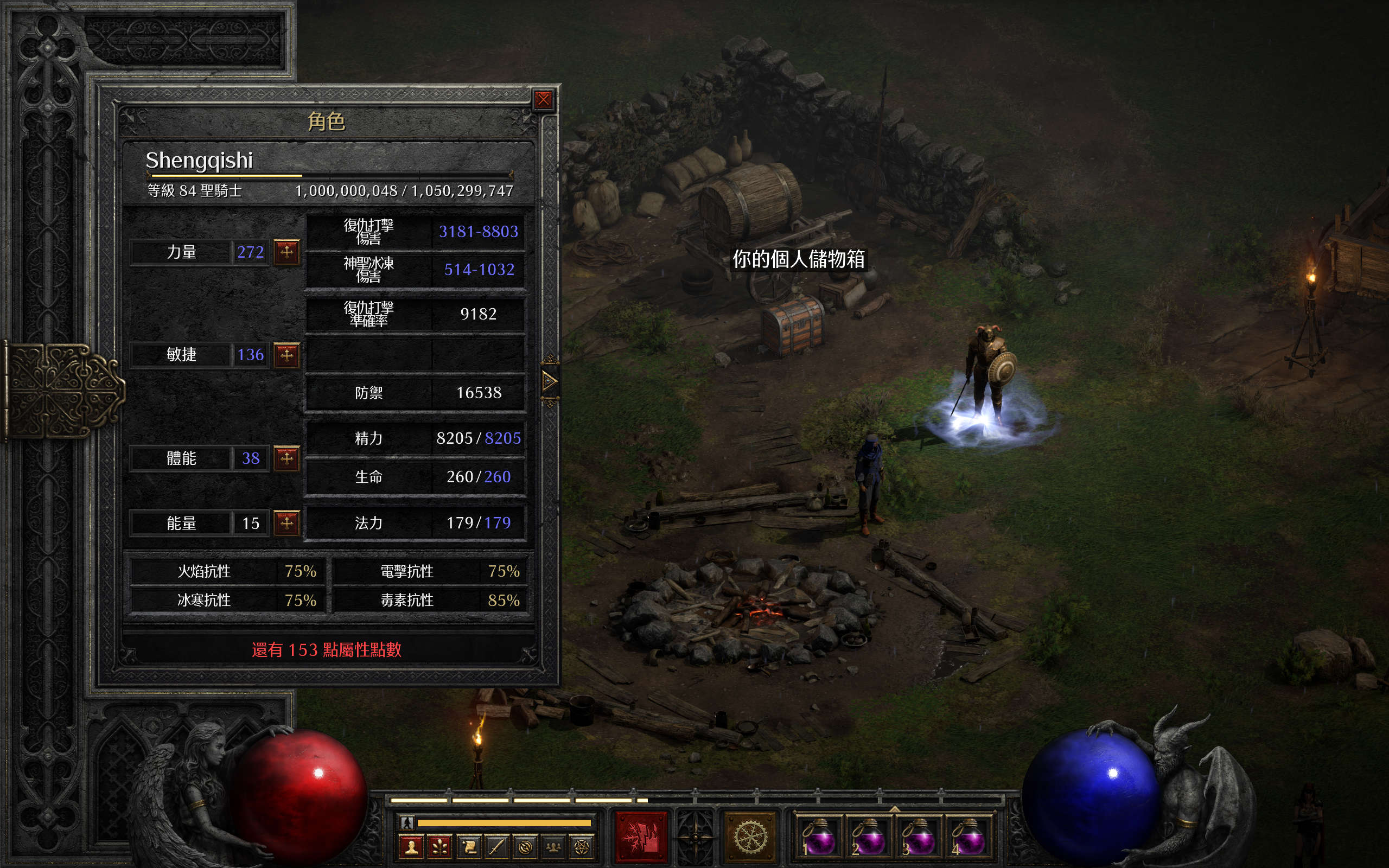Select the Holy Freeze aura right skill
Image resolution: width=1389 pixels, height=868 pixels.
point(751,837)
